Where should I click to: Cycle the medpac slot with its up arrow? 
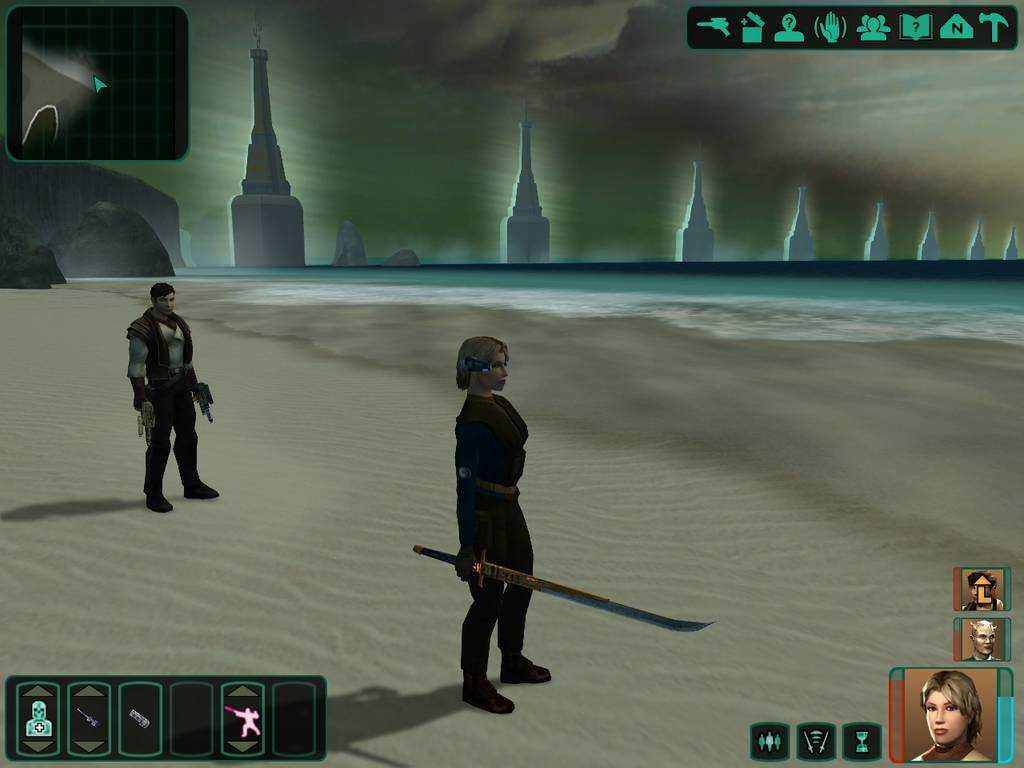tap(37, 692)
